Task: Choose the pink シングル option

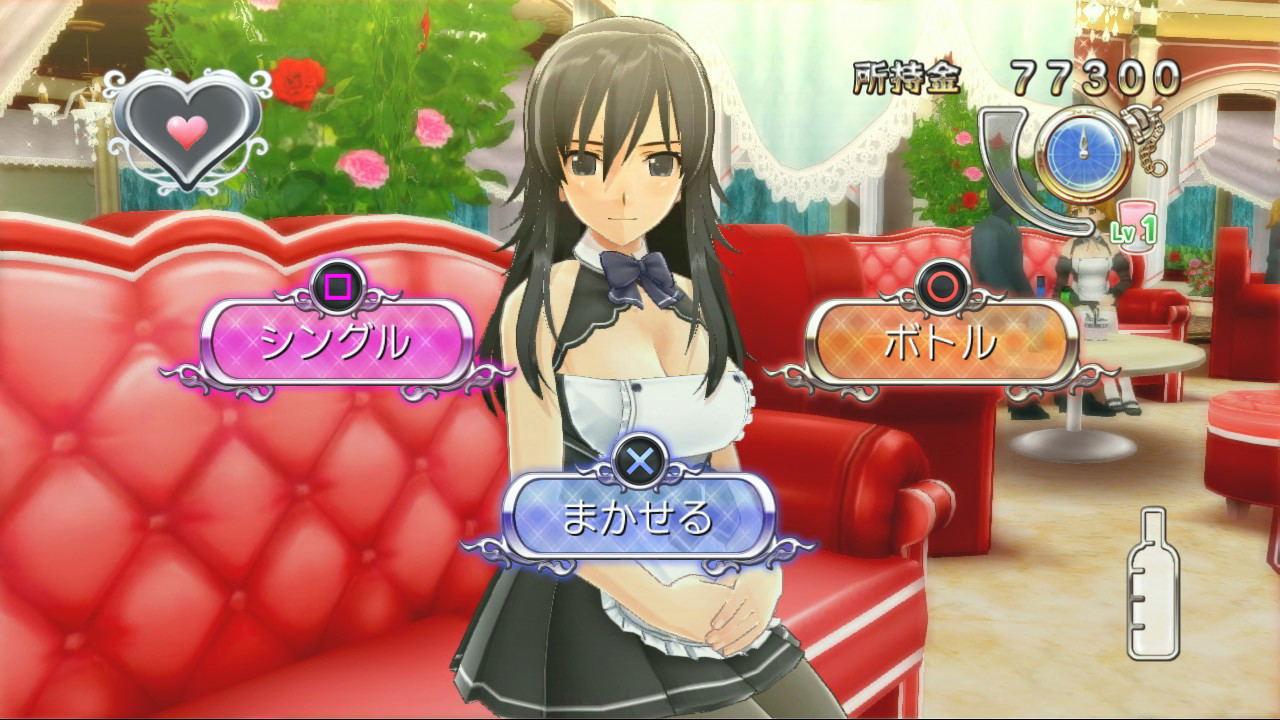Action: tap(336, 342)
